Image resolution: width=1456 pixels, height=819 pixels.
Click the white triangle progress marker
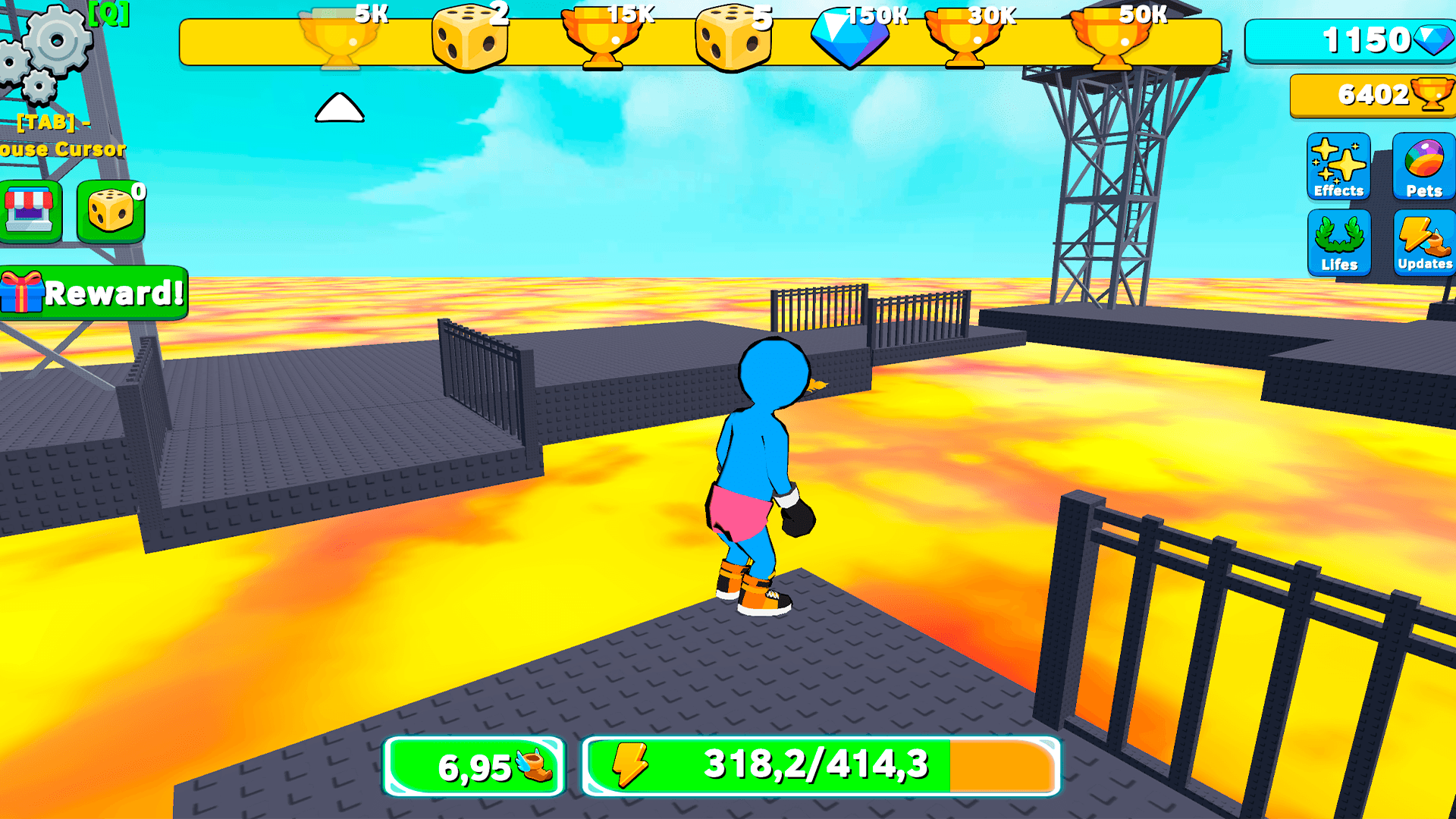coord(341,107)
